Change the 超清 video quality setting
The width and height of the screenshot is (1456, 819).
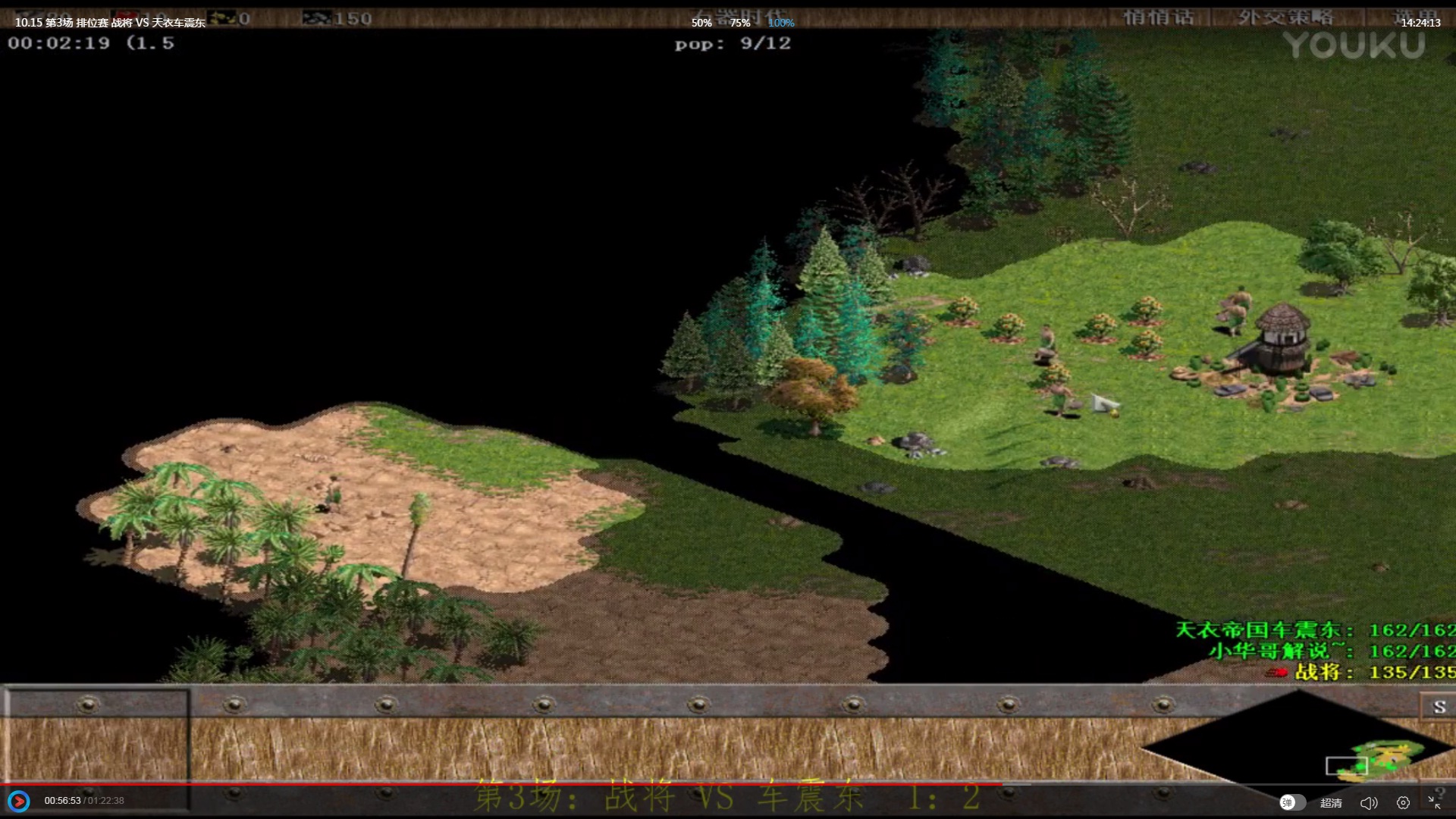tap(1331, 802)
